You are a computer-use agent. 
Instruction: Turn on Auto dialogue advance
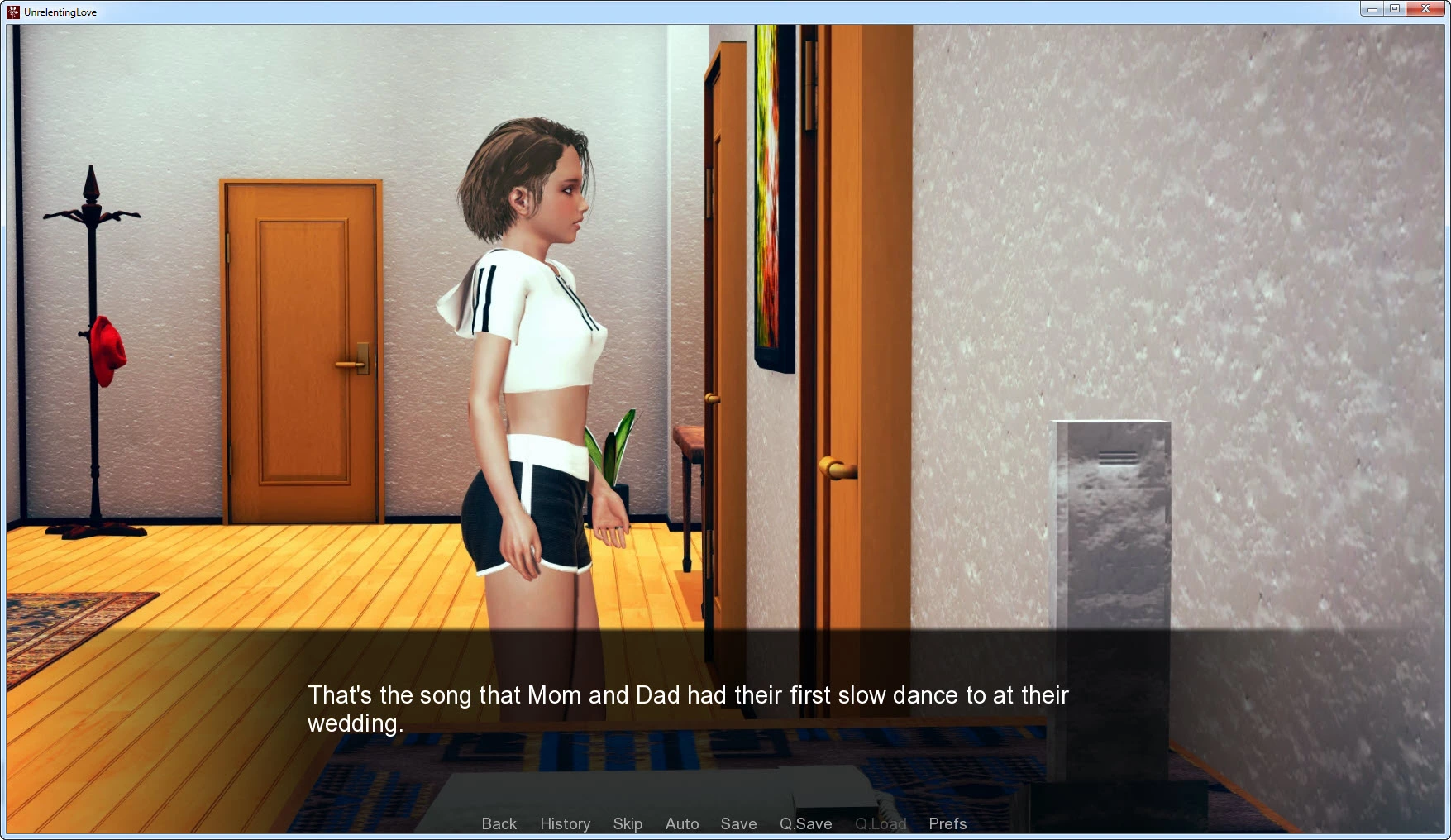coord(682,823)
